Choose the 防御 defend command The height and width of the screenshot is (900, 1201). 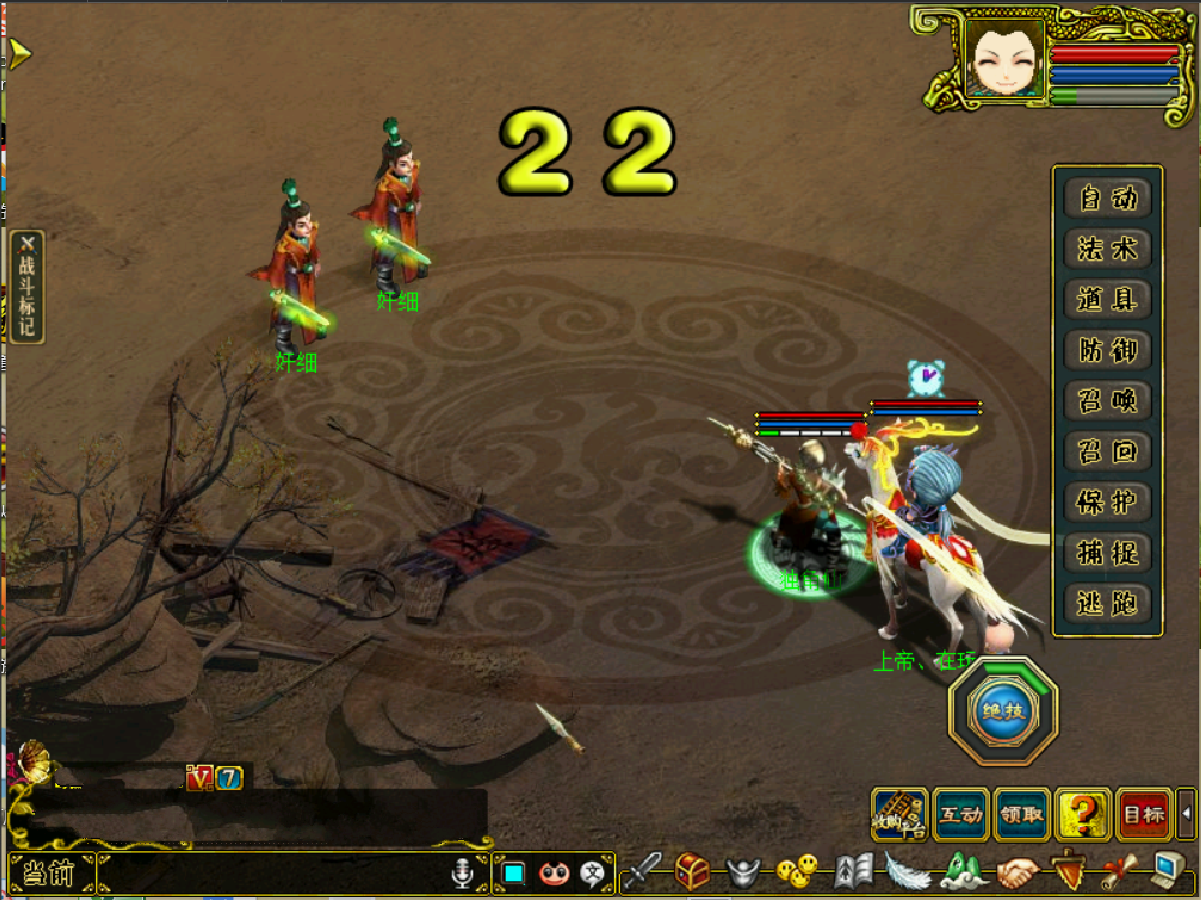click(1108, 350)
